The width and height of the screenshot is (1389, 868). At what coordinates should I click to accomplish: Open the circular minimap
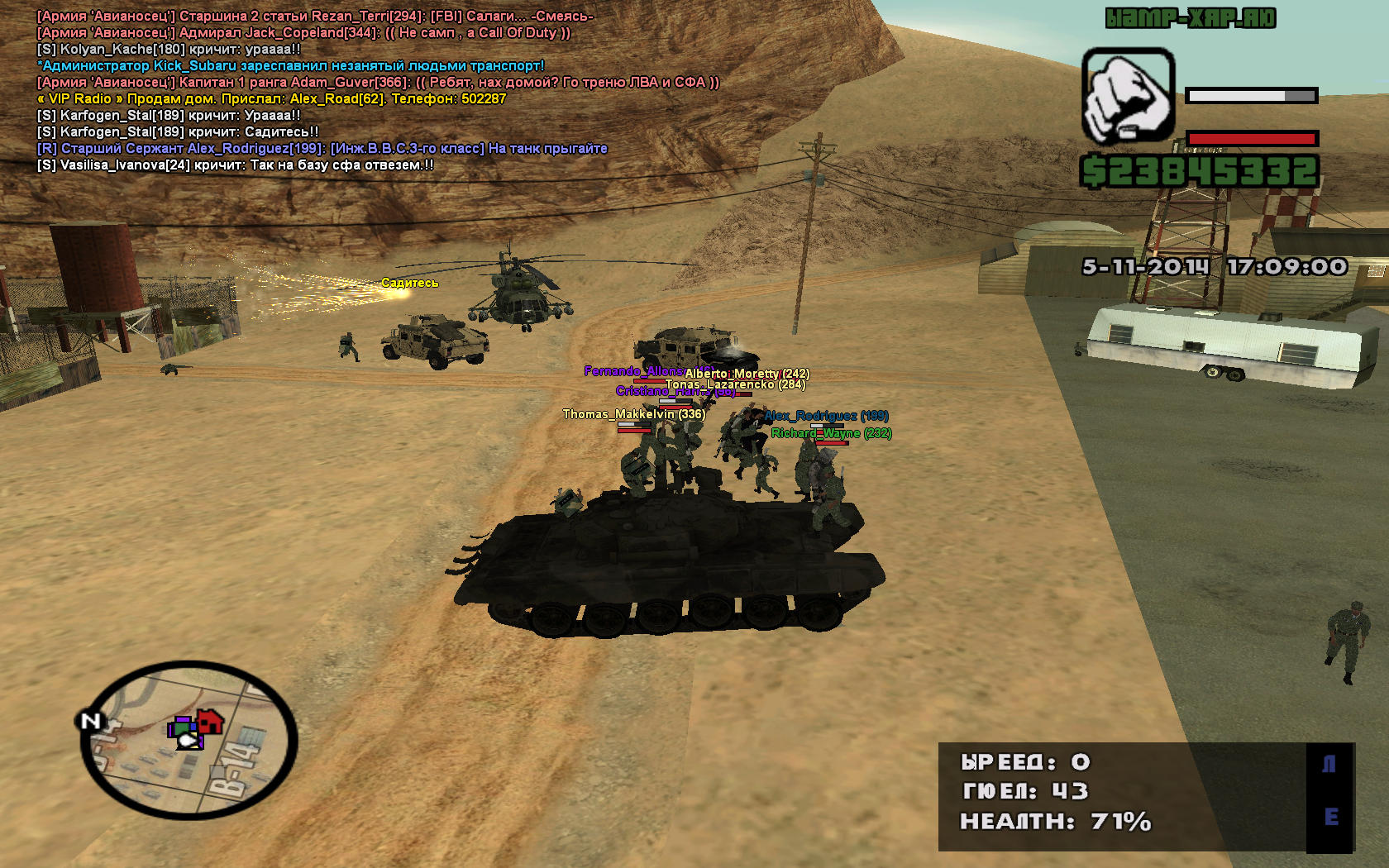[x=189, y=740]
